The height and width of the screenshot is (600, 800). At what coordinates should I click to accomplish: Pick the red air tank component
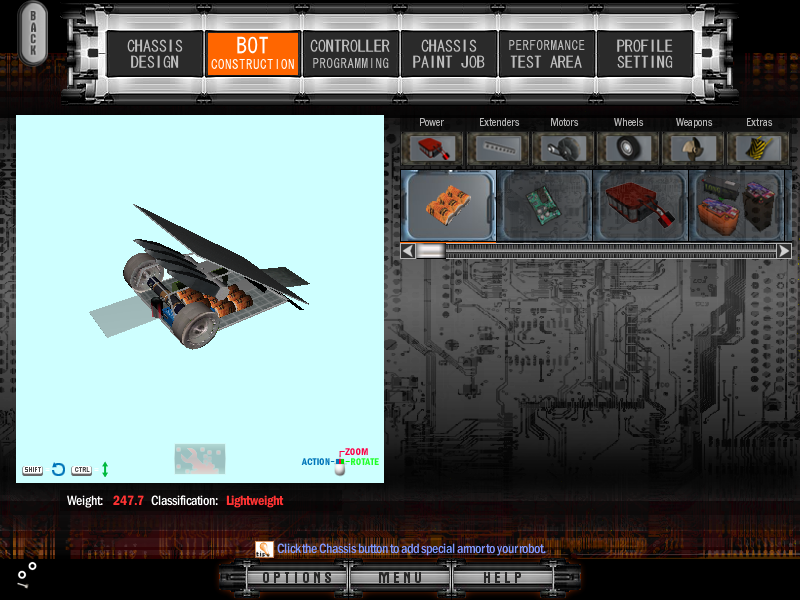(640, 205)
